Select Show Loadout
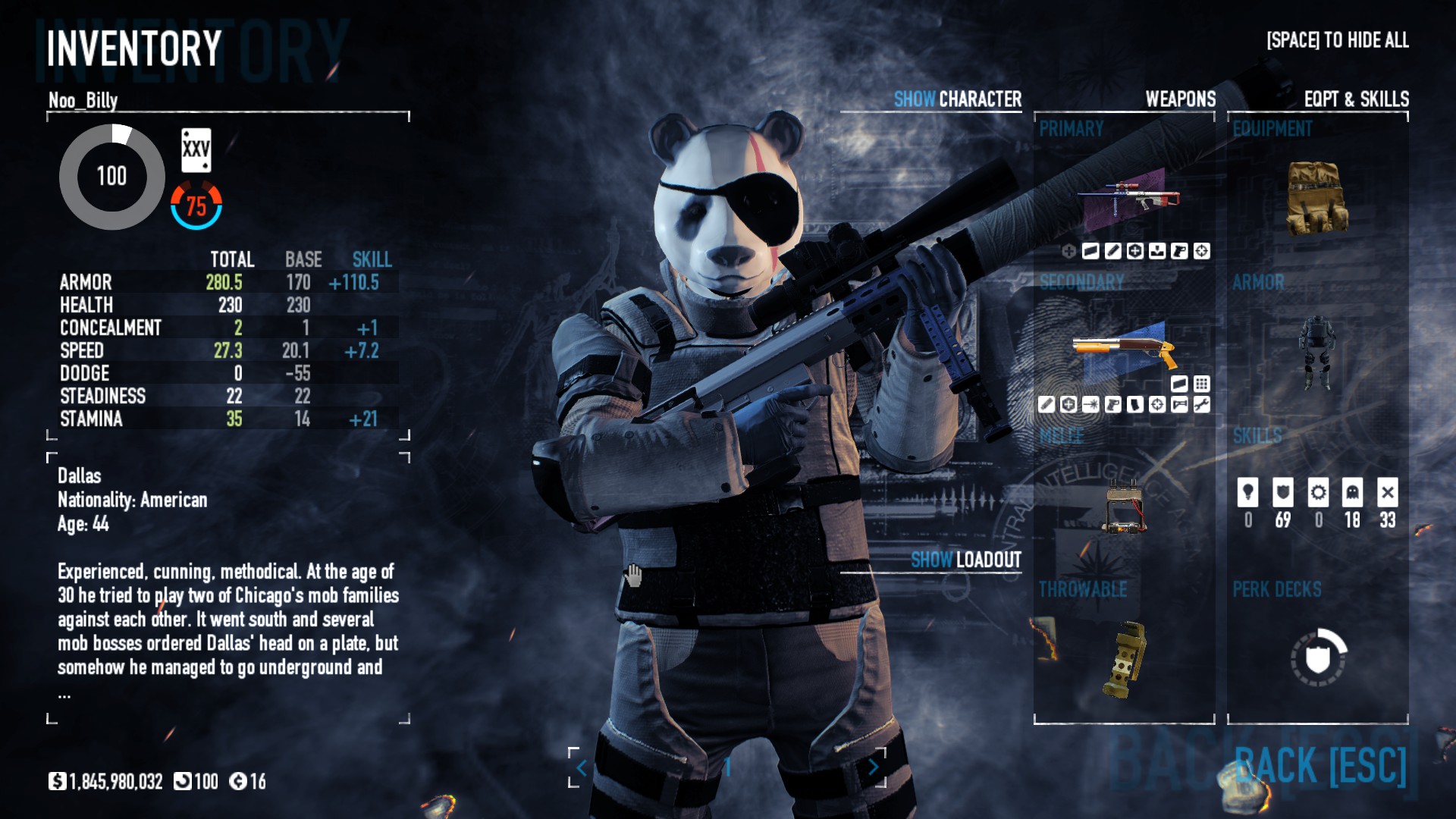 click(x=965, y=560)
